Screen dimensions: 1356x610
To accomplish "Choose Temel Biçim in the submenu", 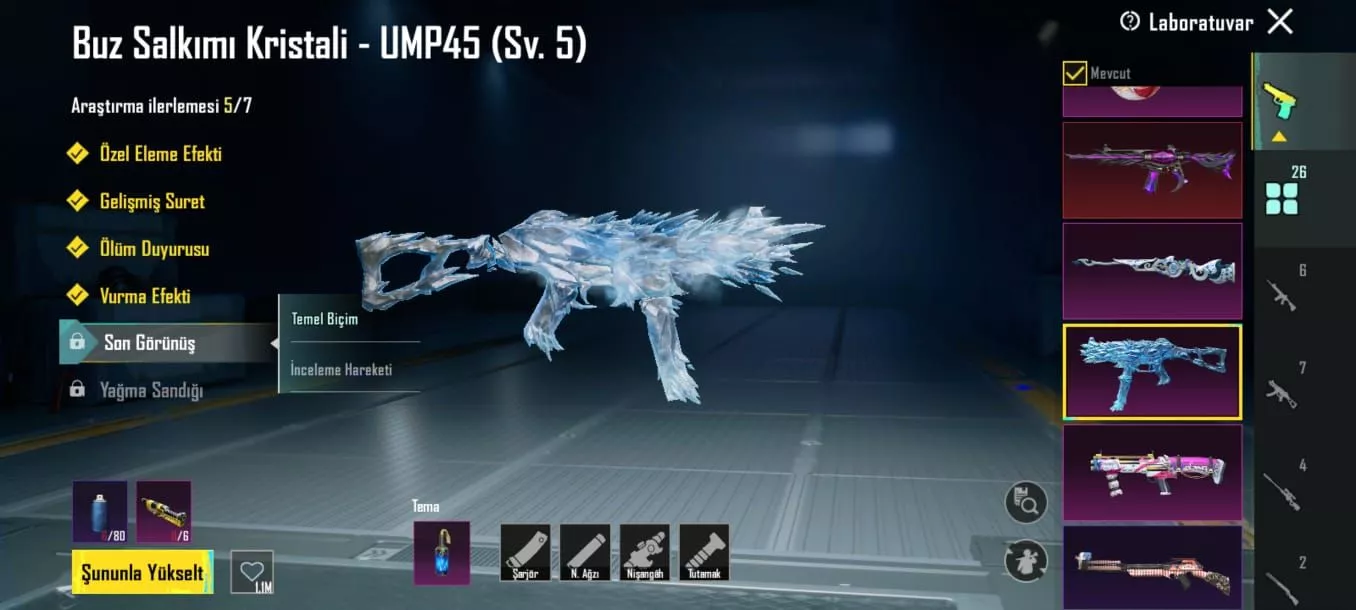I will 324,320.
